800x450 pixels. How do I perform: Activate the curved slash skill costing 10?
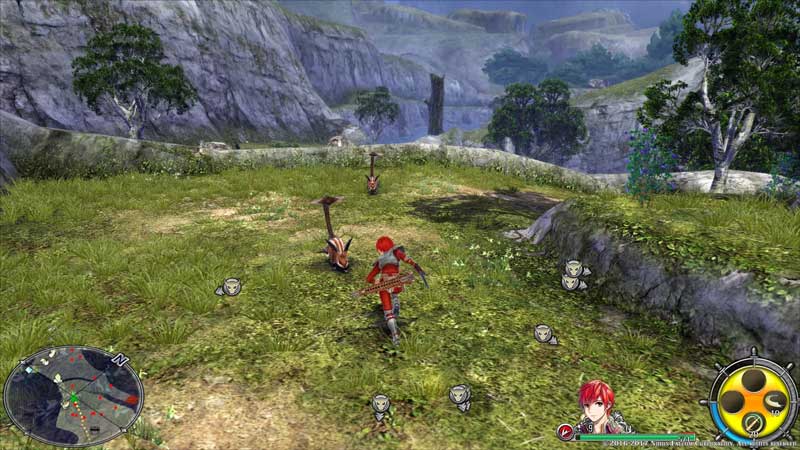pyautogui.click(x=775, y=402)
